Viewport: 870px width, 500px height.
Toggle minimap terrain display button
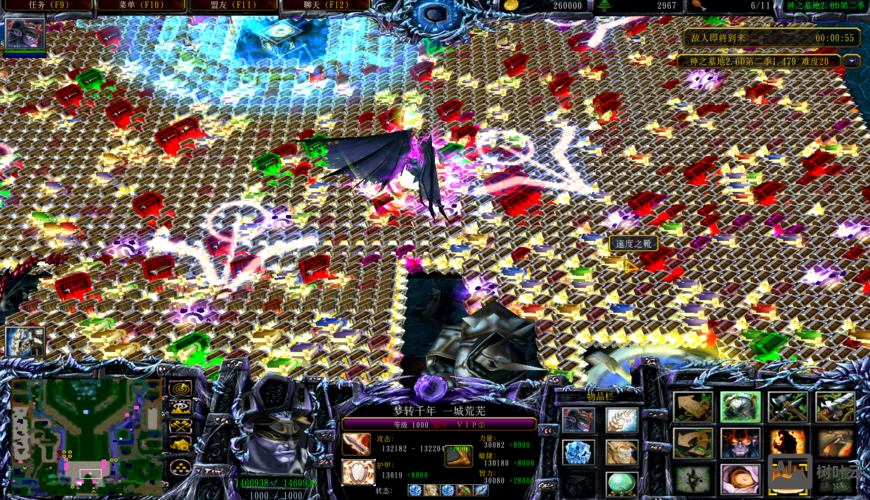[180, 407]
